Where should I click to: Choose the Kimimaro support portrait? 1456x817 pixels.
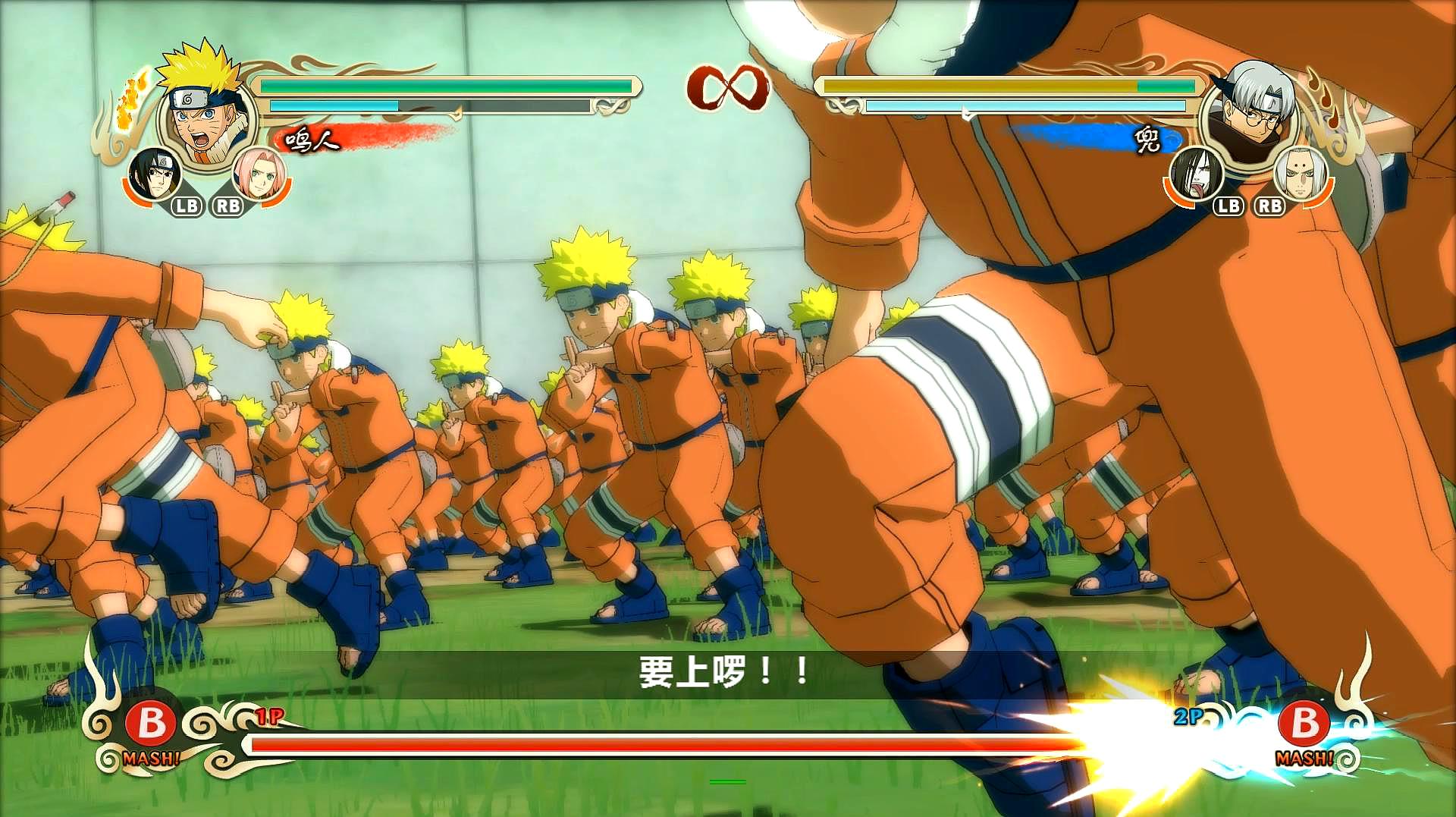1301,174
